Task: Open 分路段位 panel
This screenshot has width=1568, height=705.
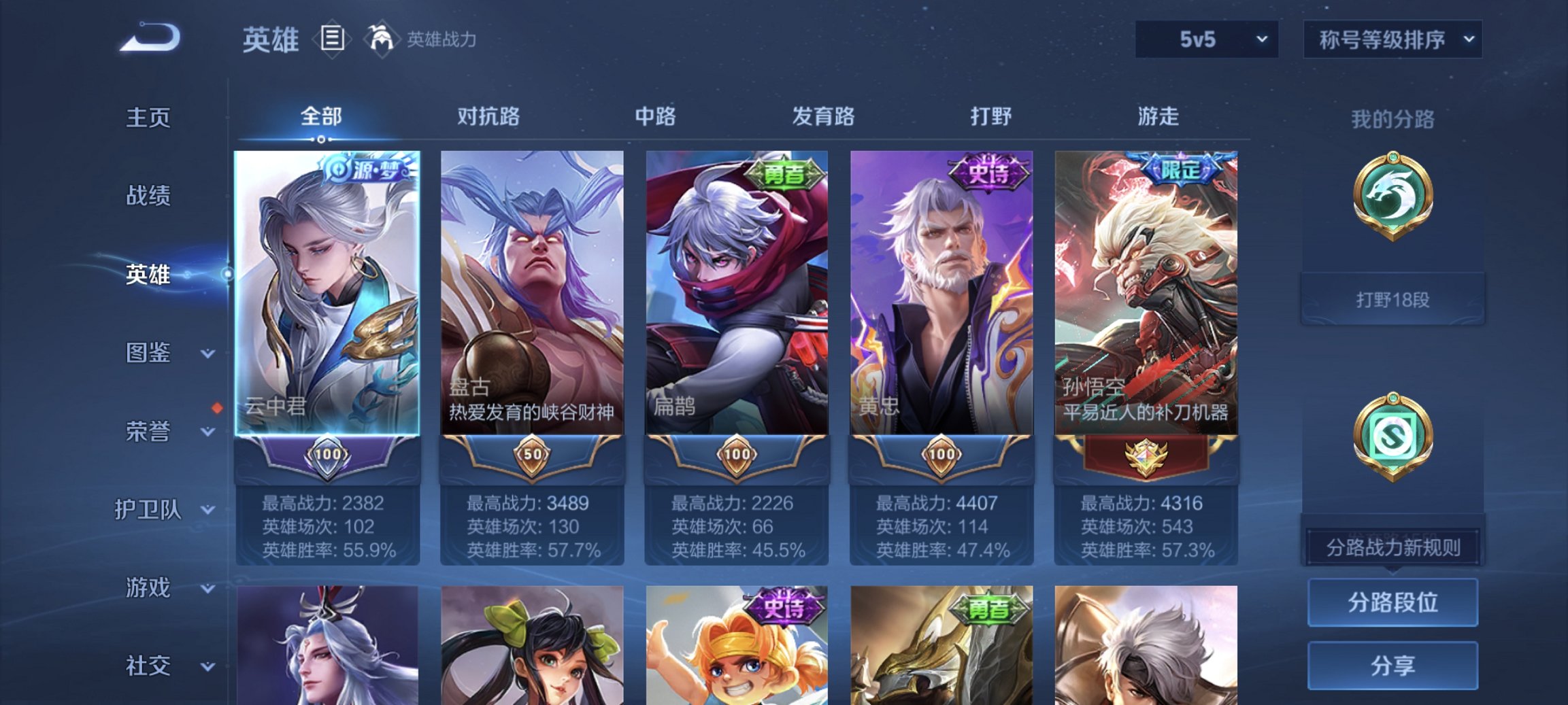Action: [x=1392, y=604]
